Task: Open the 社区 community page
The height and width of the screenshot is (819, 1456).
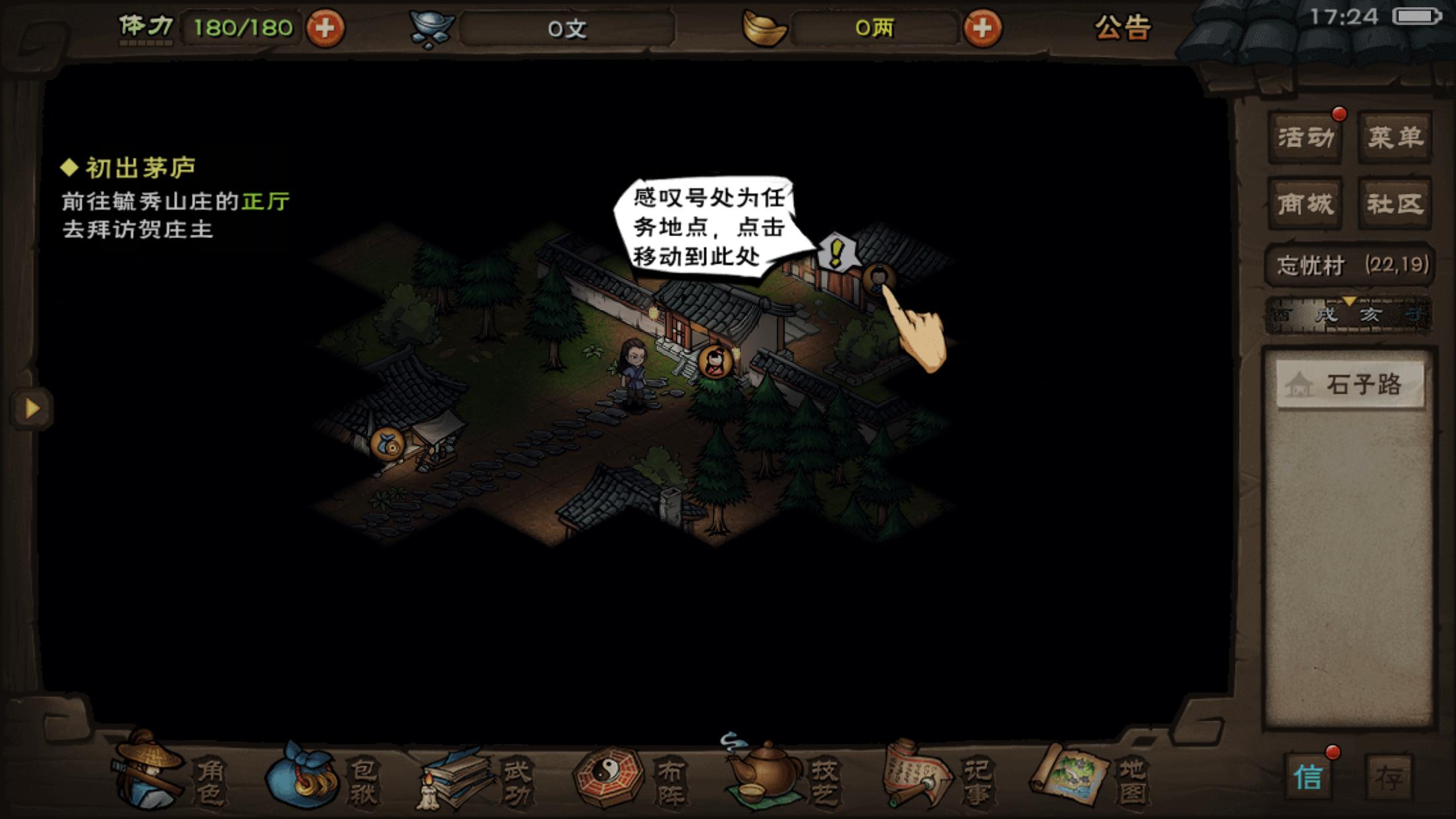Action: pos(1395,204)
